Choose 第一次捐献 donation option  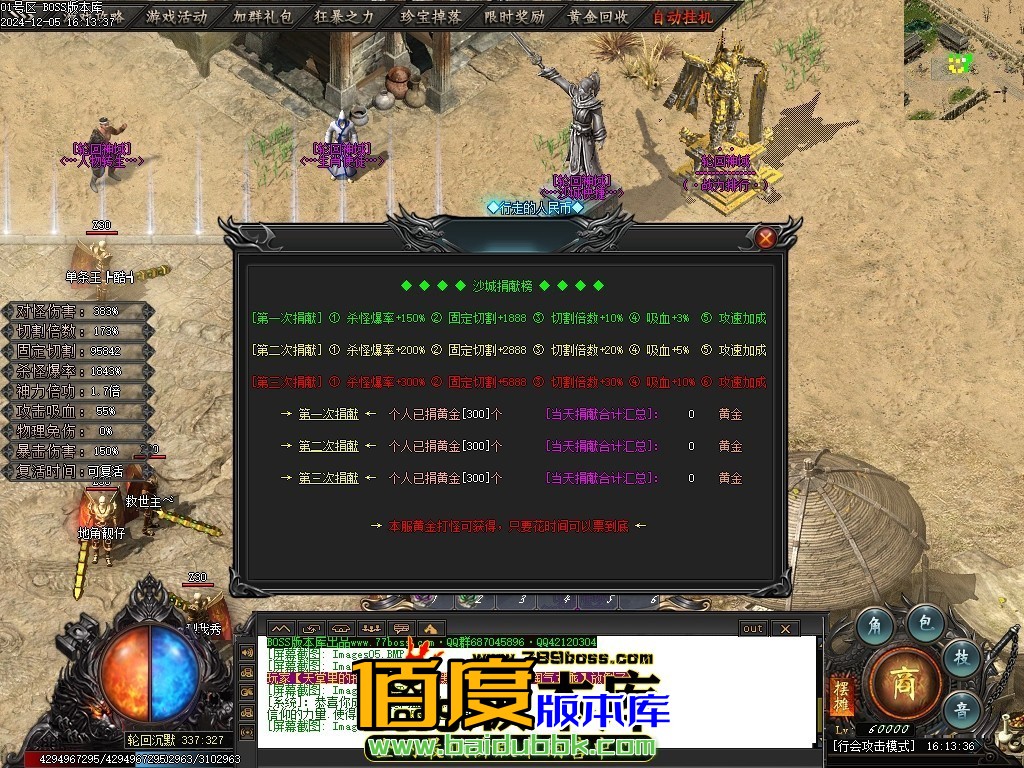[328, 414]
